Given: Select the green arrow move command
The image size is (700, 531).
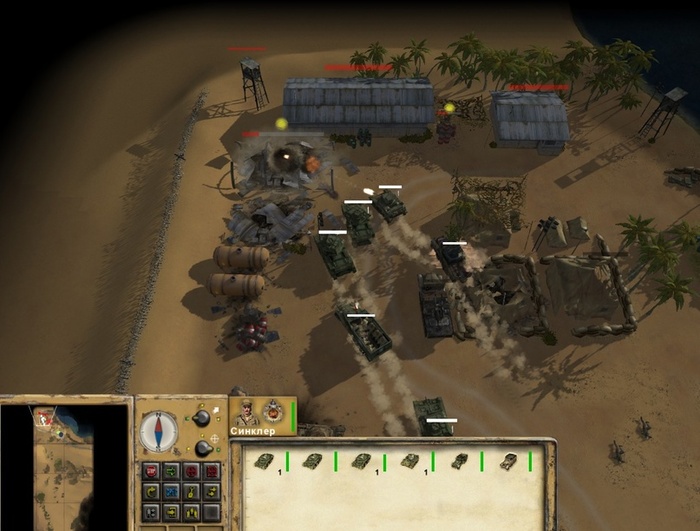Looking at the screenshot, I should click(x=171, y=471).
